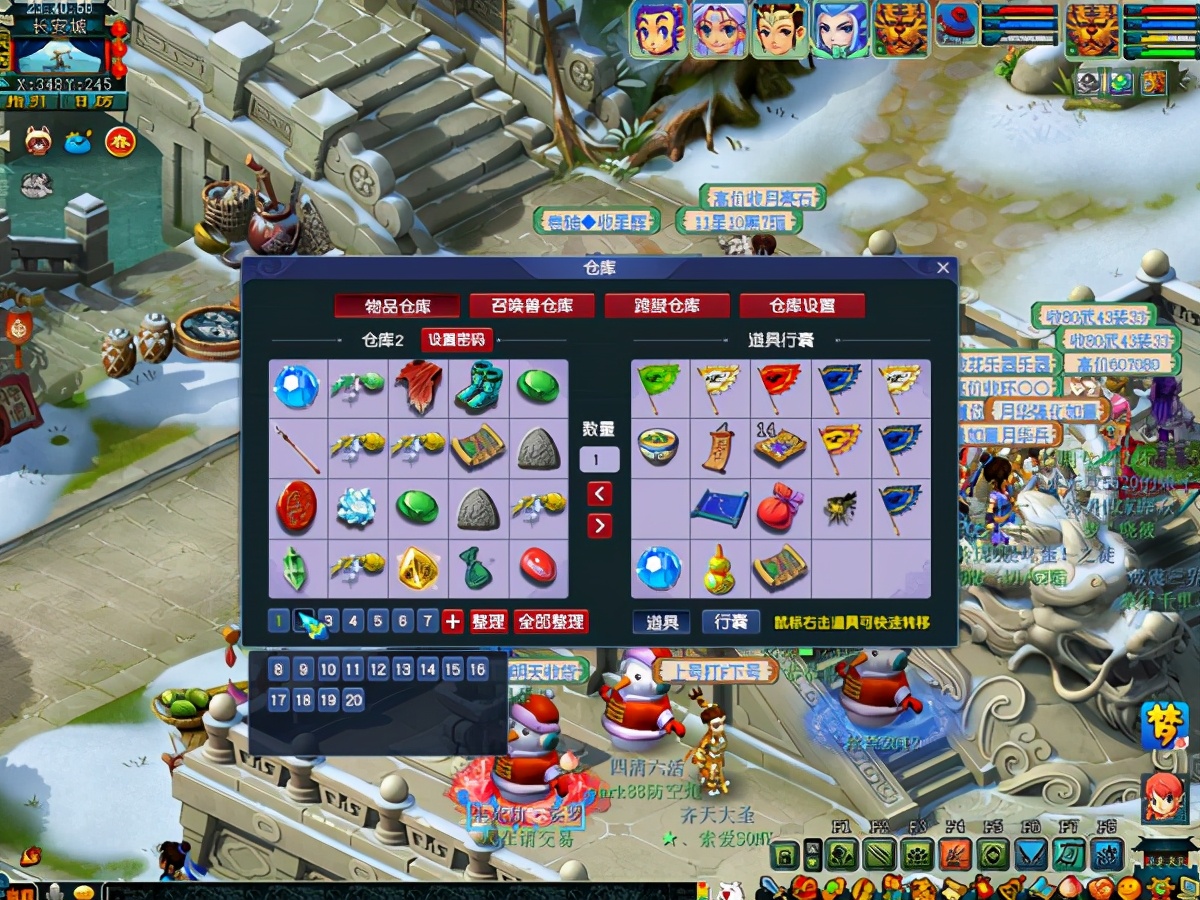The width and height of the screenshot is (1200, 900).
Task: Close the 仓库 warehouse window
Action: pos(942,268)
